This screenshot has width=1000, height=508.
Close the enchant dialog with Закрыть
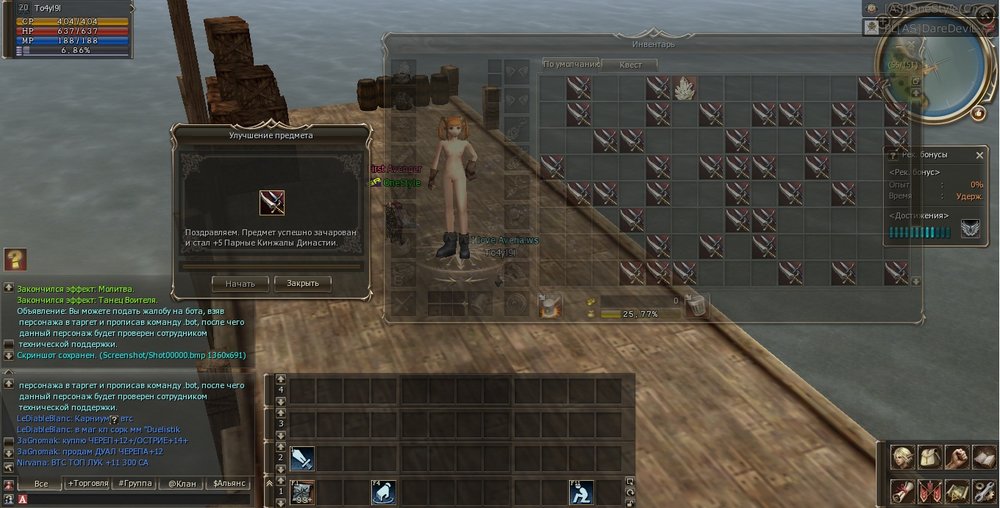coord(302,283)
